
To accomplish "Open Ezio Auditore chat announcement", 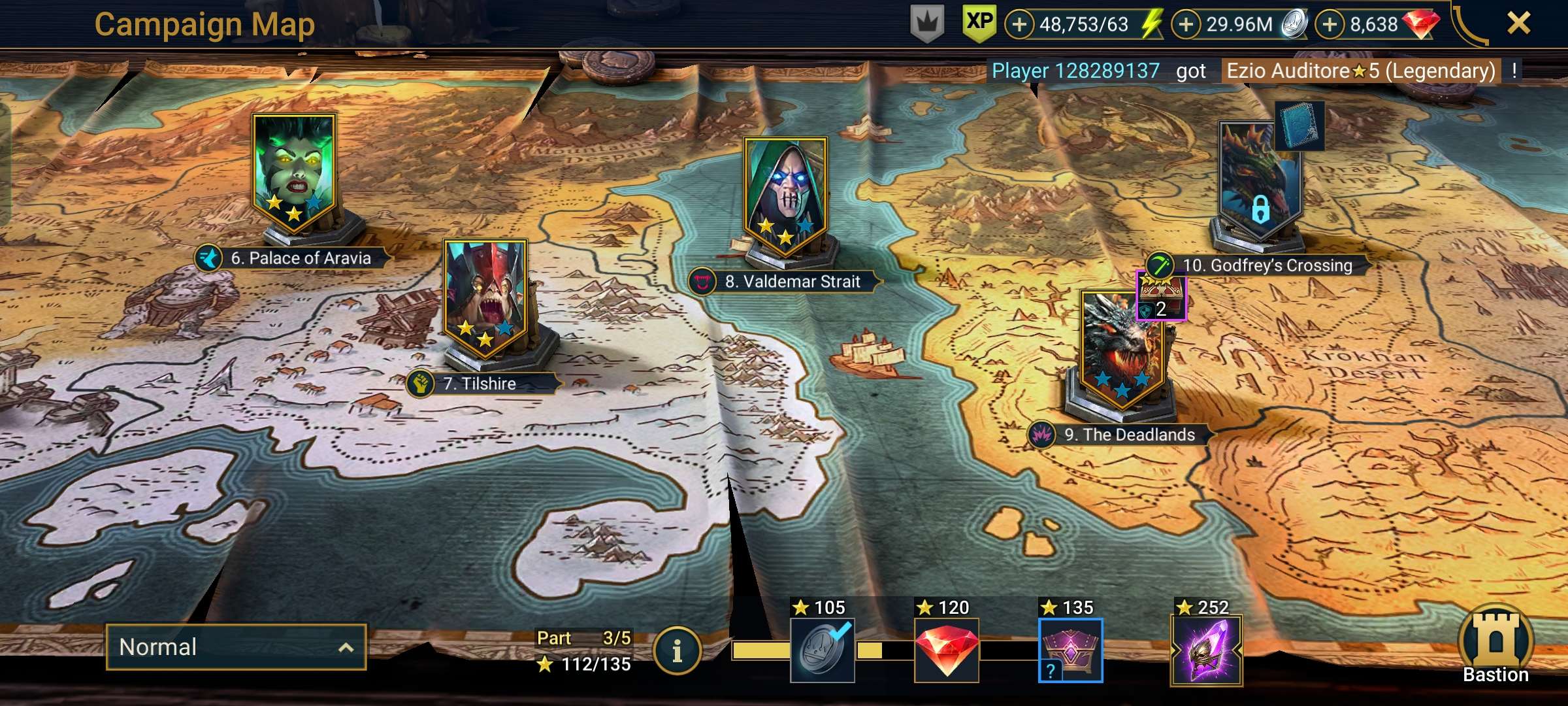I will (x=1360, y=71).
